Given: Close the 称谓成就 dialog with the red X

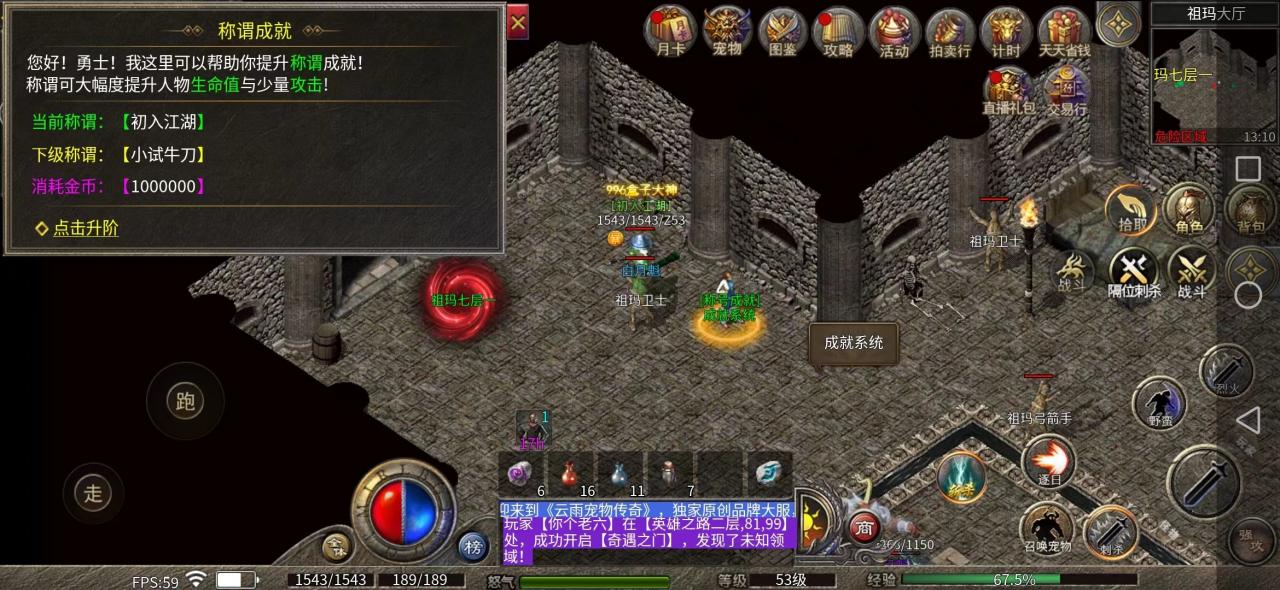Looking at the screenshot, I should [517, 22].
